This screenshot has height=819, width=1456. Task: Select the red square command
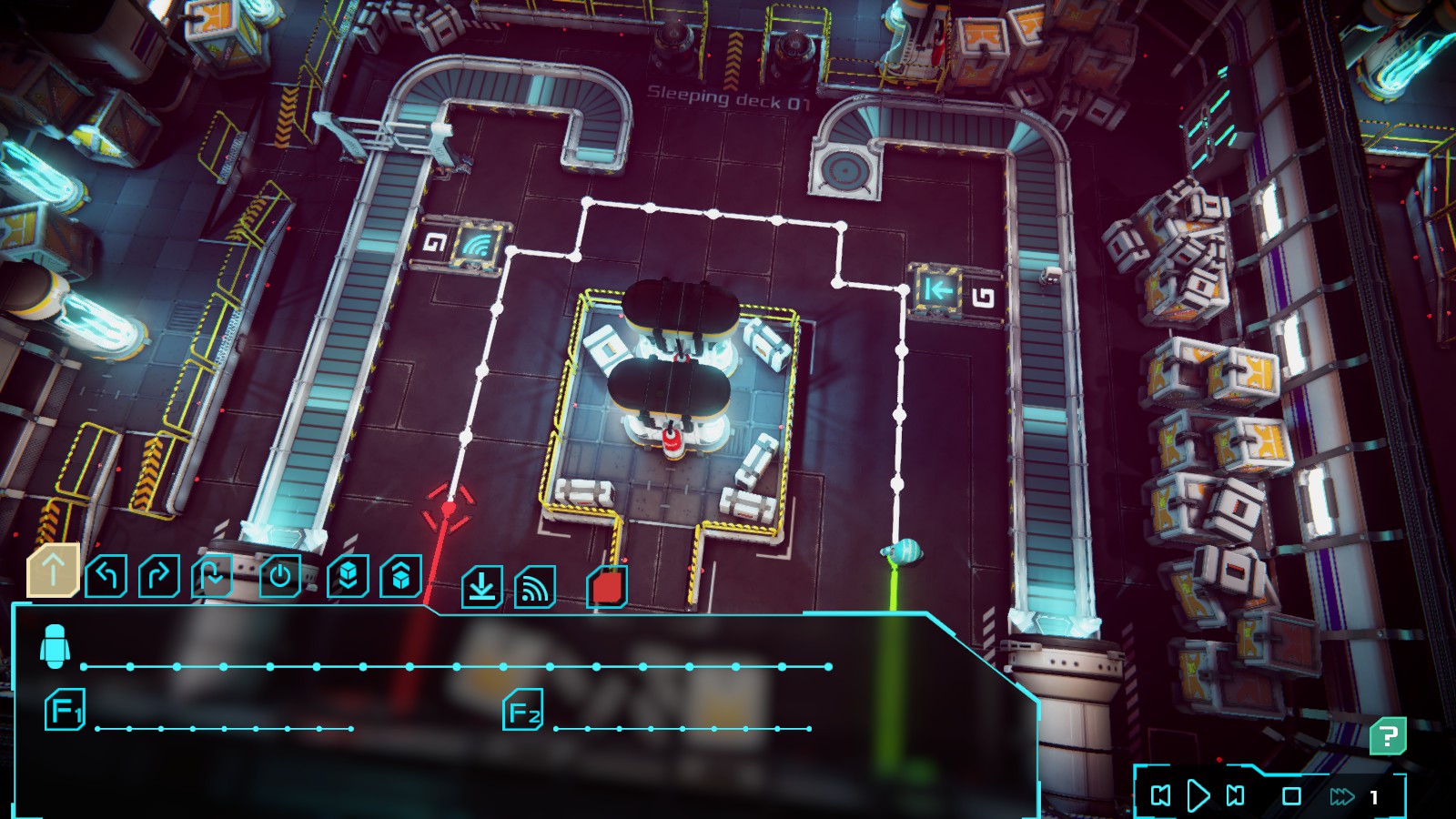pos(607,587)
